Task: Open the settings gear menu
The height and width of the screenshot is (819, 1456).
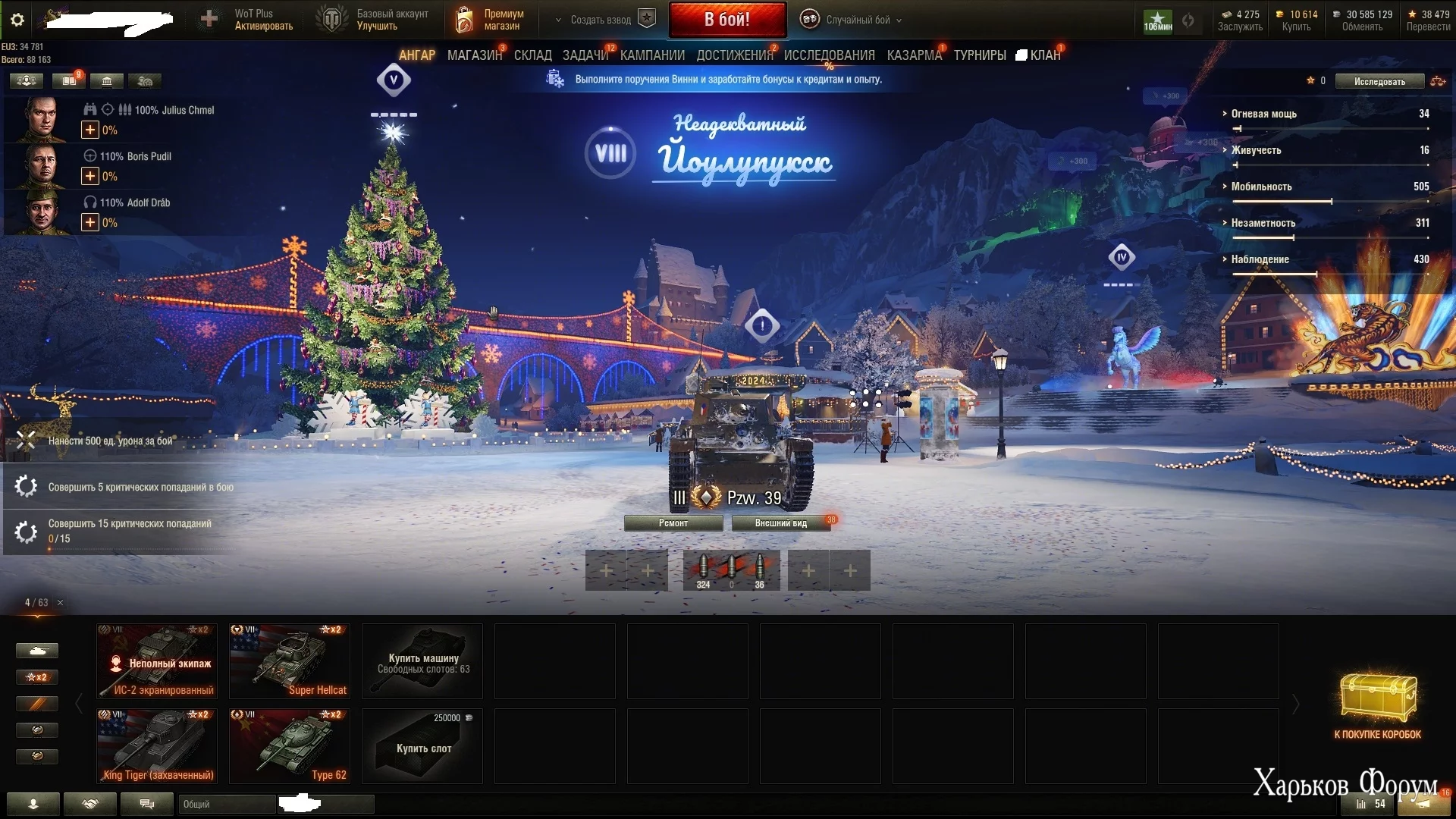Action: (17, 20)
